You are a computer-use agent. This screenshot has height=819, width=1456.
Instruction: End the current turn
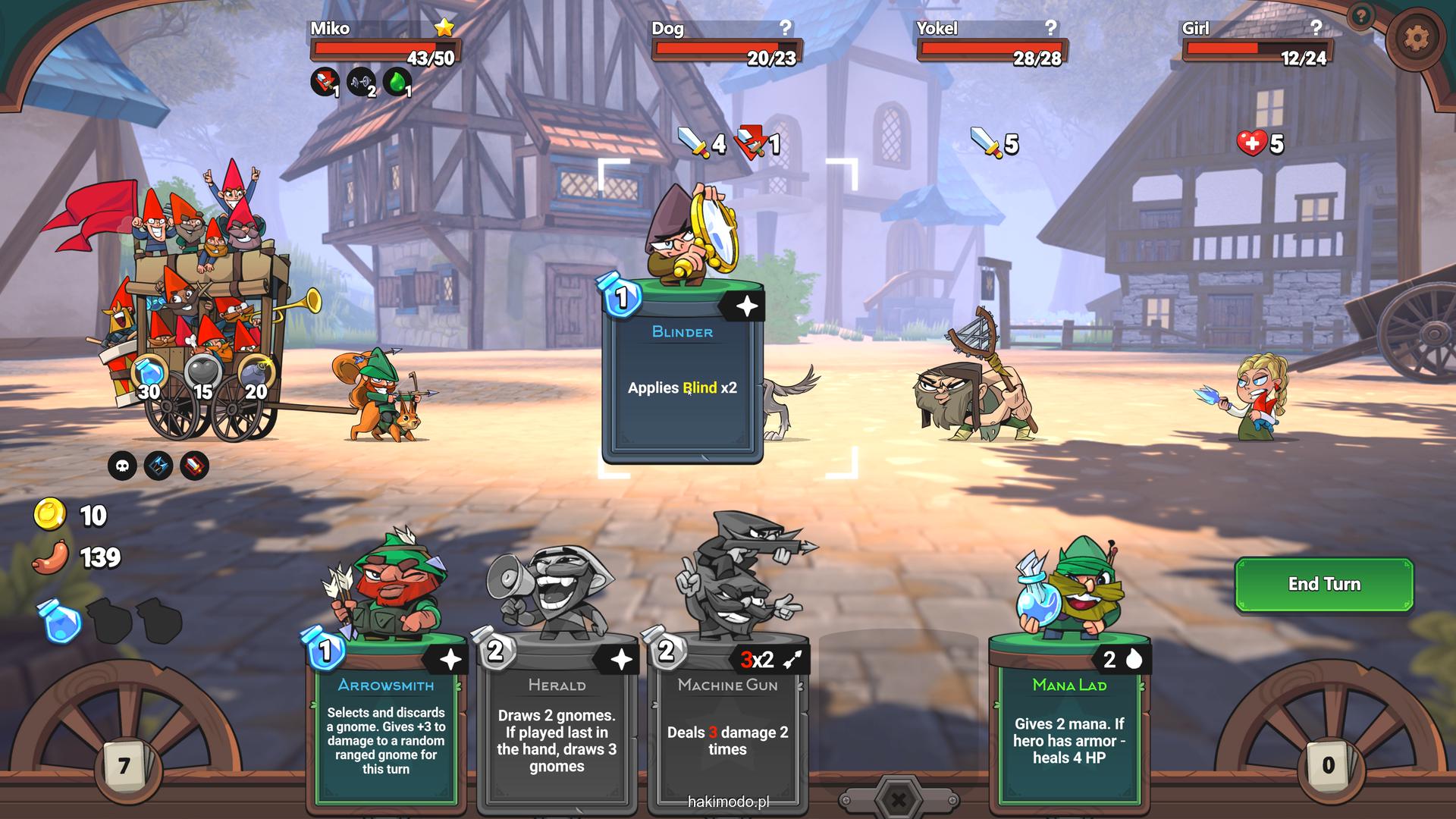1323,584
